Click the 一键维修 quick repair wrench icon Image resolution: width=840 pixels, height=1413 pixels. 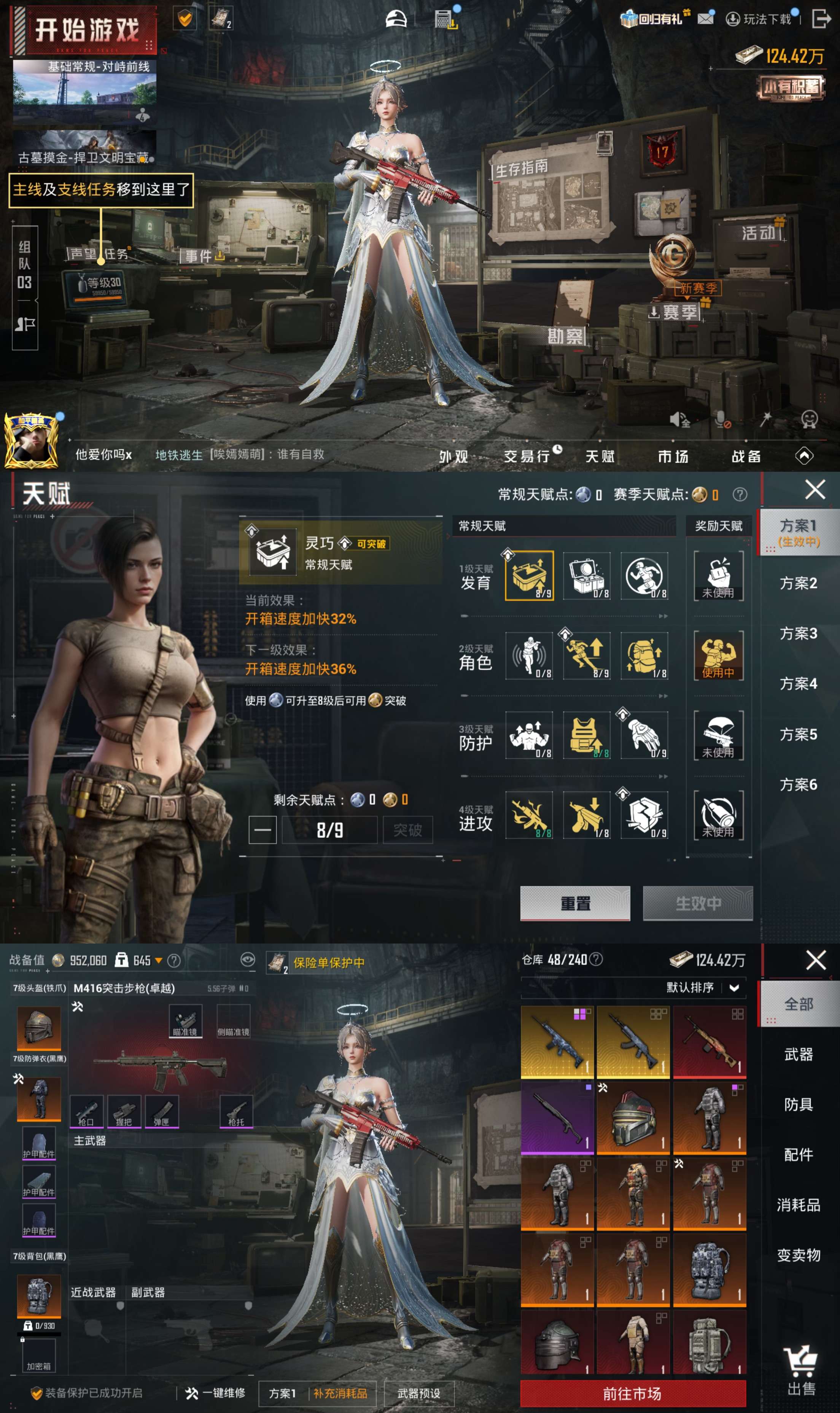192,1392
